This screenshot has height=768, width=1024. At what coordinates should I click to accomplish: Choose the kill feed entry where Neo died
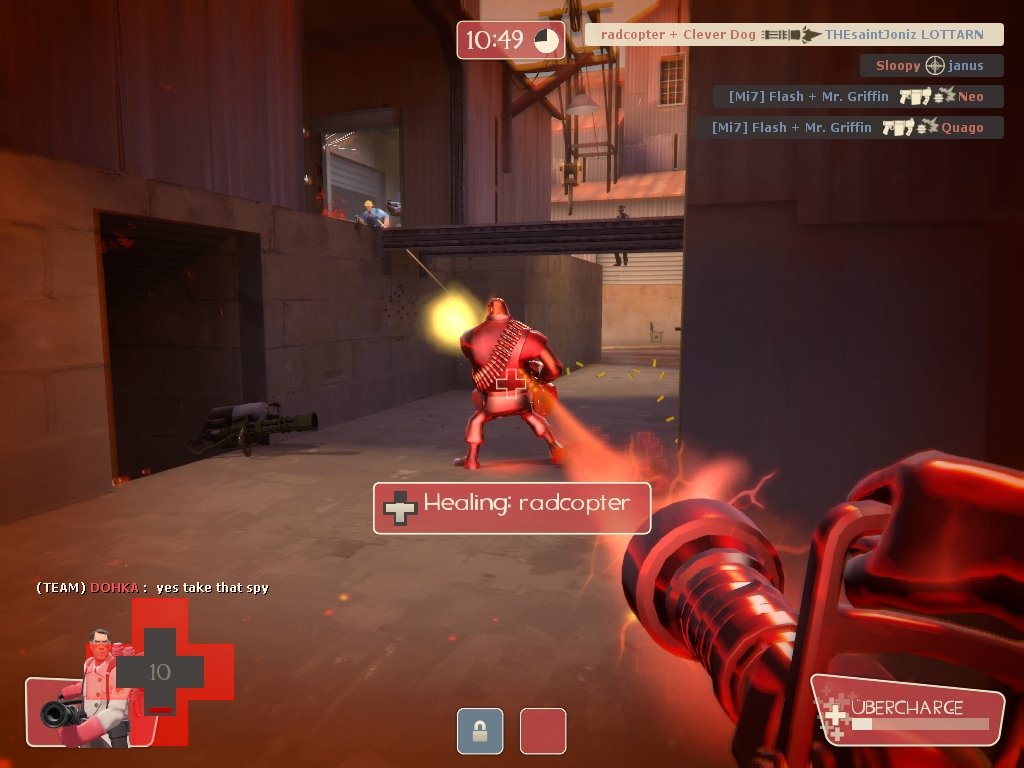click(x=858, y=97)
